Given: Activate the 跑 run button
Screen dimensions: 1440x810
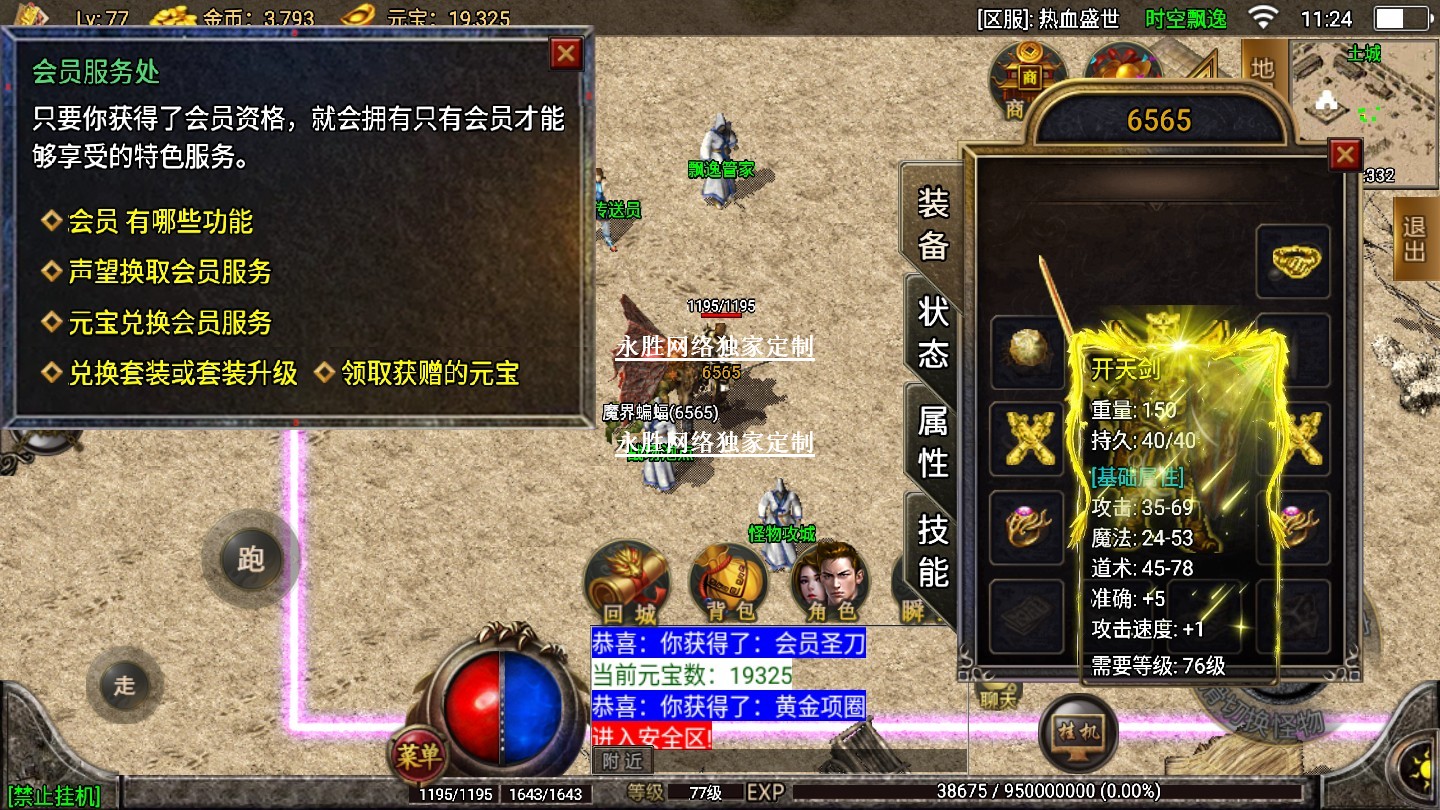Looking at the screenshot, I should pyautogui.click(x=250, y=558).
